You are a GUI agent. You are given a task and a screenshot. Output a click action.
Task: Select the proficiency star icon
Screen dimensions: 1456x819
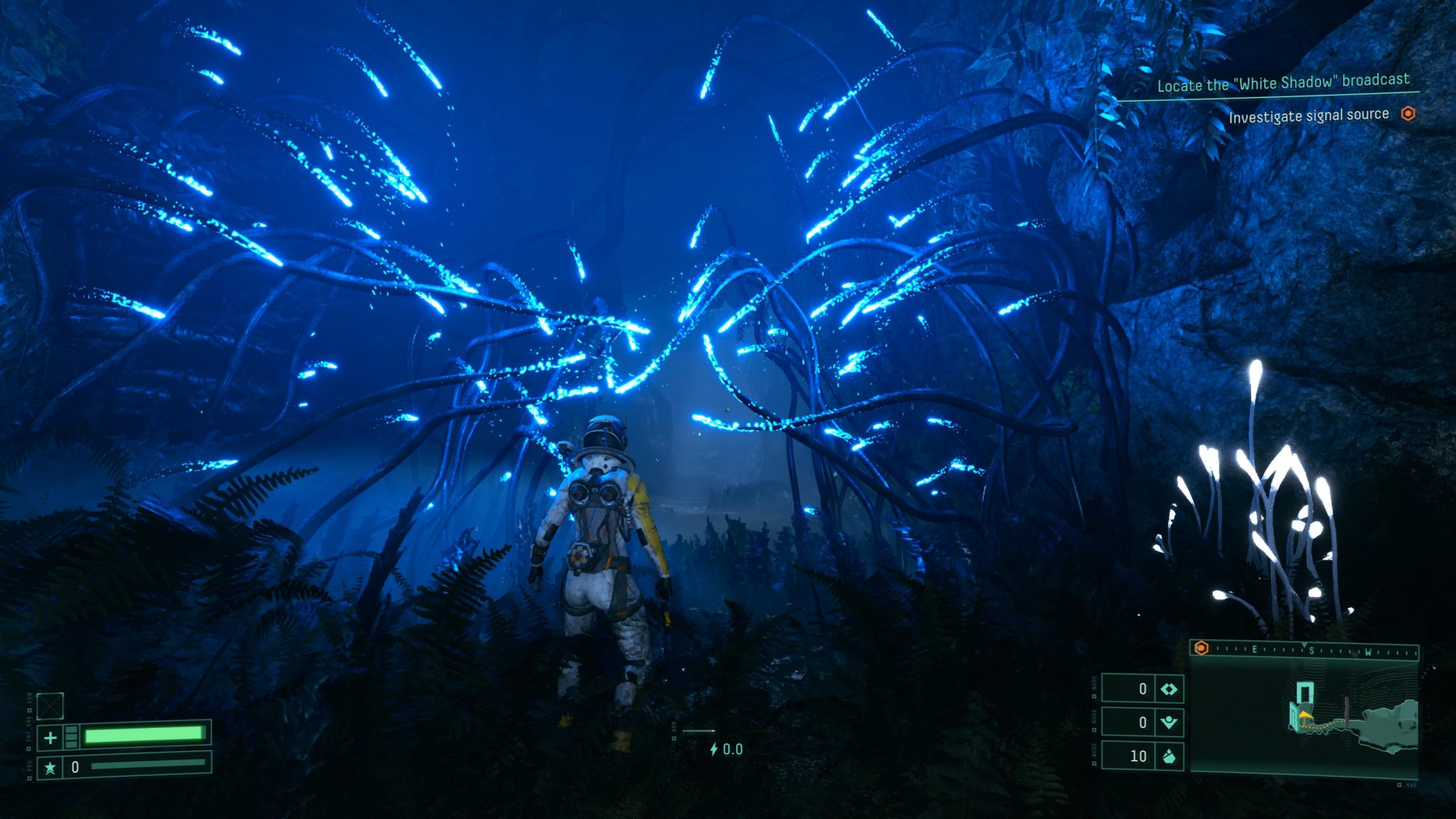(x=51, y=769)
